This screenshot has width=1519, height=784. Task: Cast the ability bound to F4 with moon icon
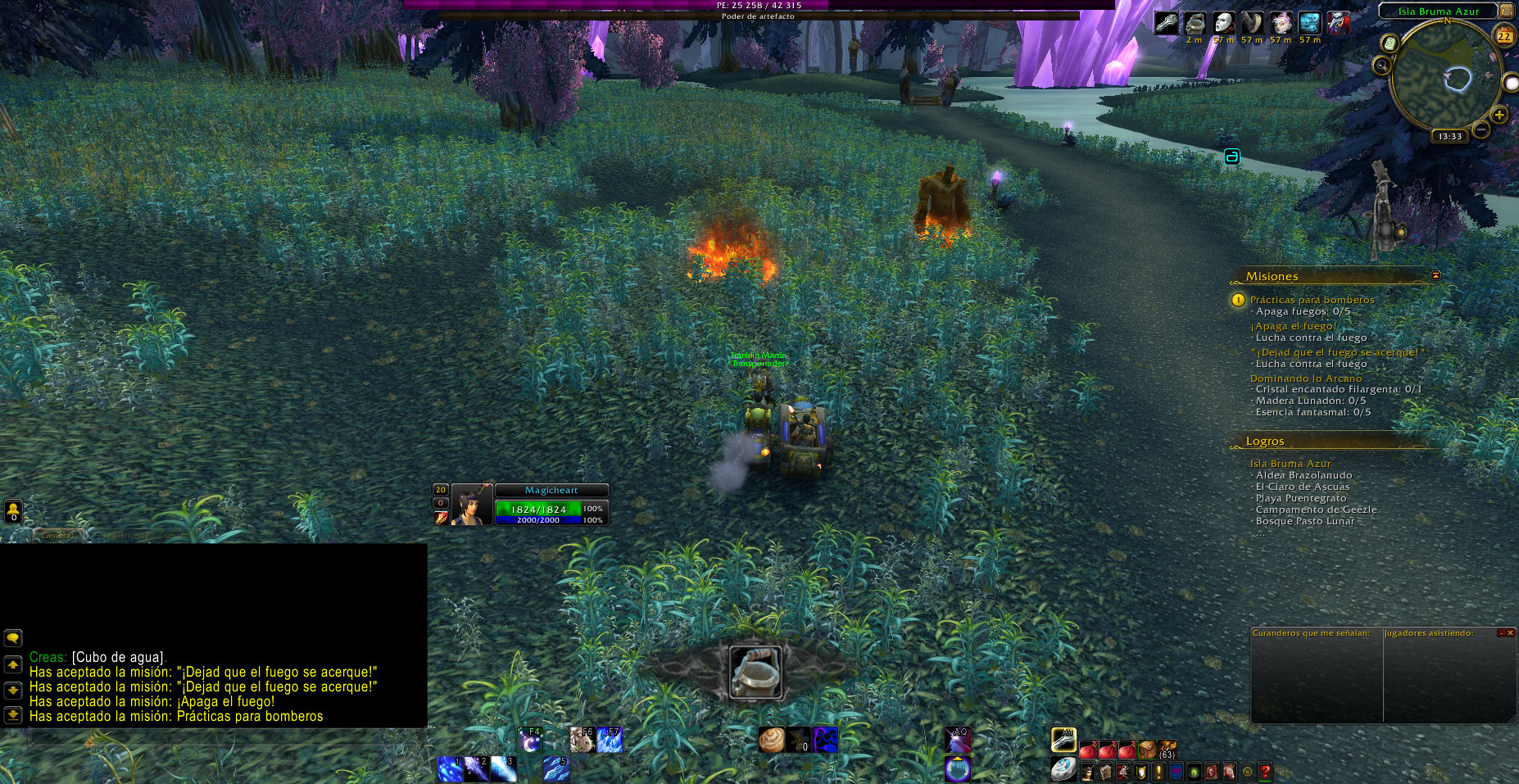coord(530,741)
